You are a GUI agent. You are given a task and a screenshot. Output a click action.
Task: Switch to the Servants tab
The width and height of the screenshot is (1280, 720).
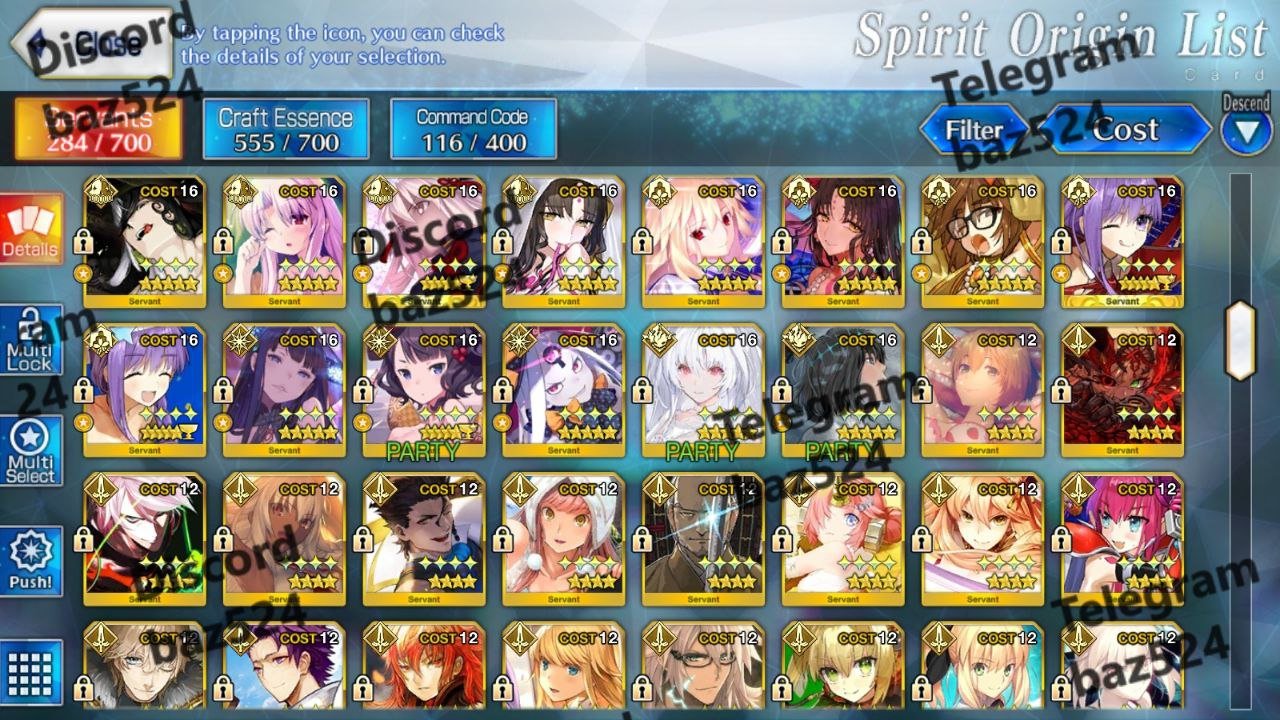pos(98,129)
